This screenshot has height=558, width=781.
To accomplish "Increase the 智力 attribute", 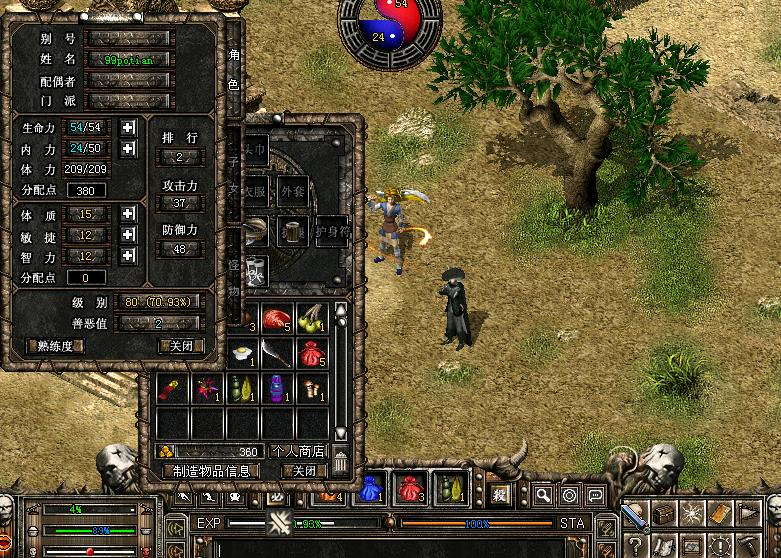I will (x=128, y=256).
